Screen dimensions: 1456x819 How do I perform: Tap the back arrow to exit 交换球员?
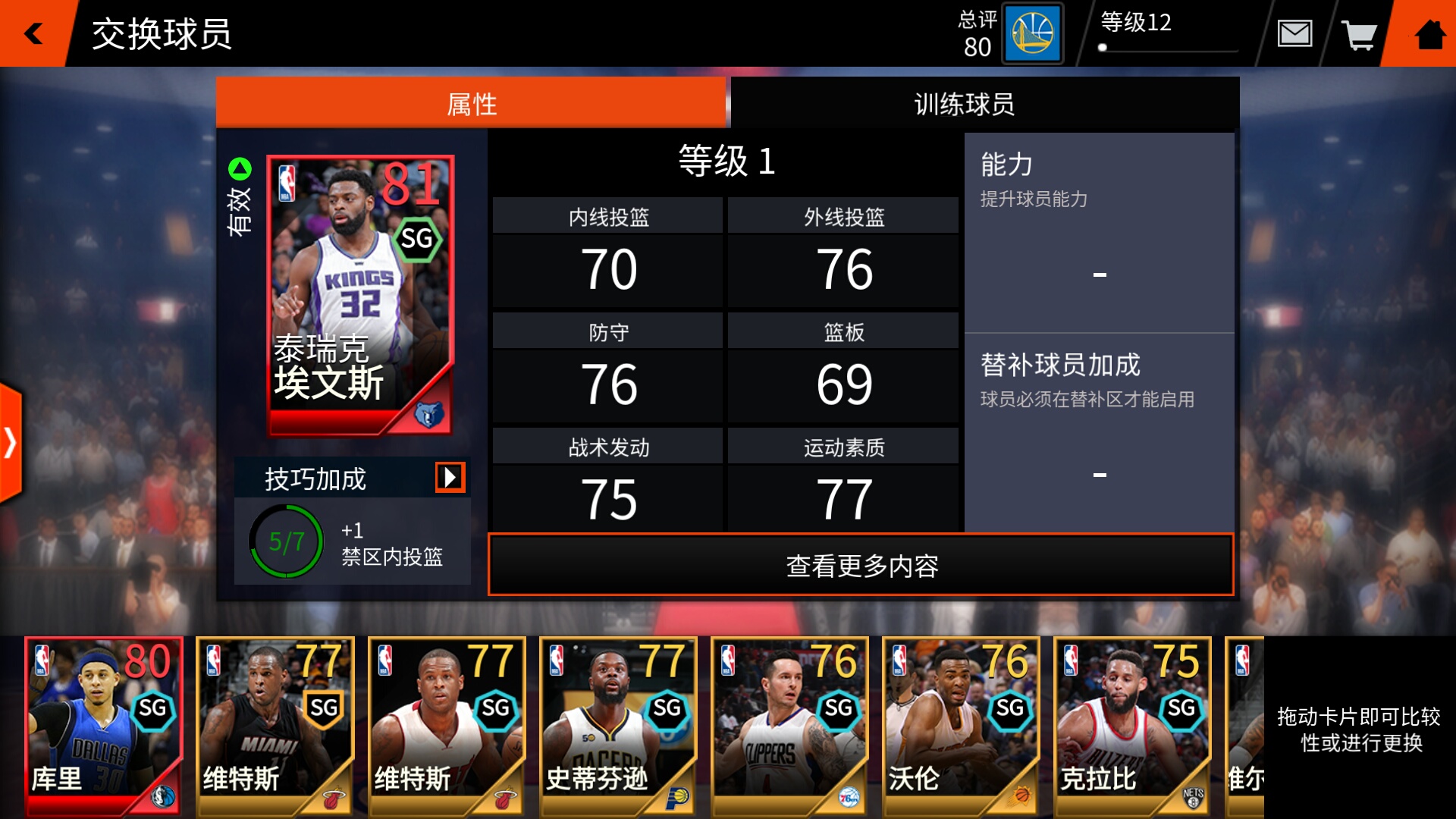32,33
